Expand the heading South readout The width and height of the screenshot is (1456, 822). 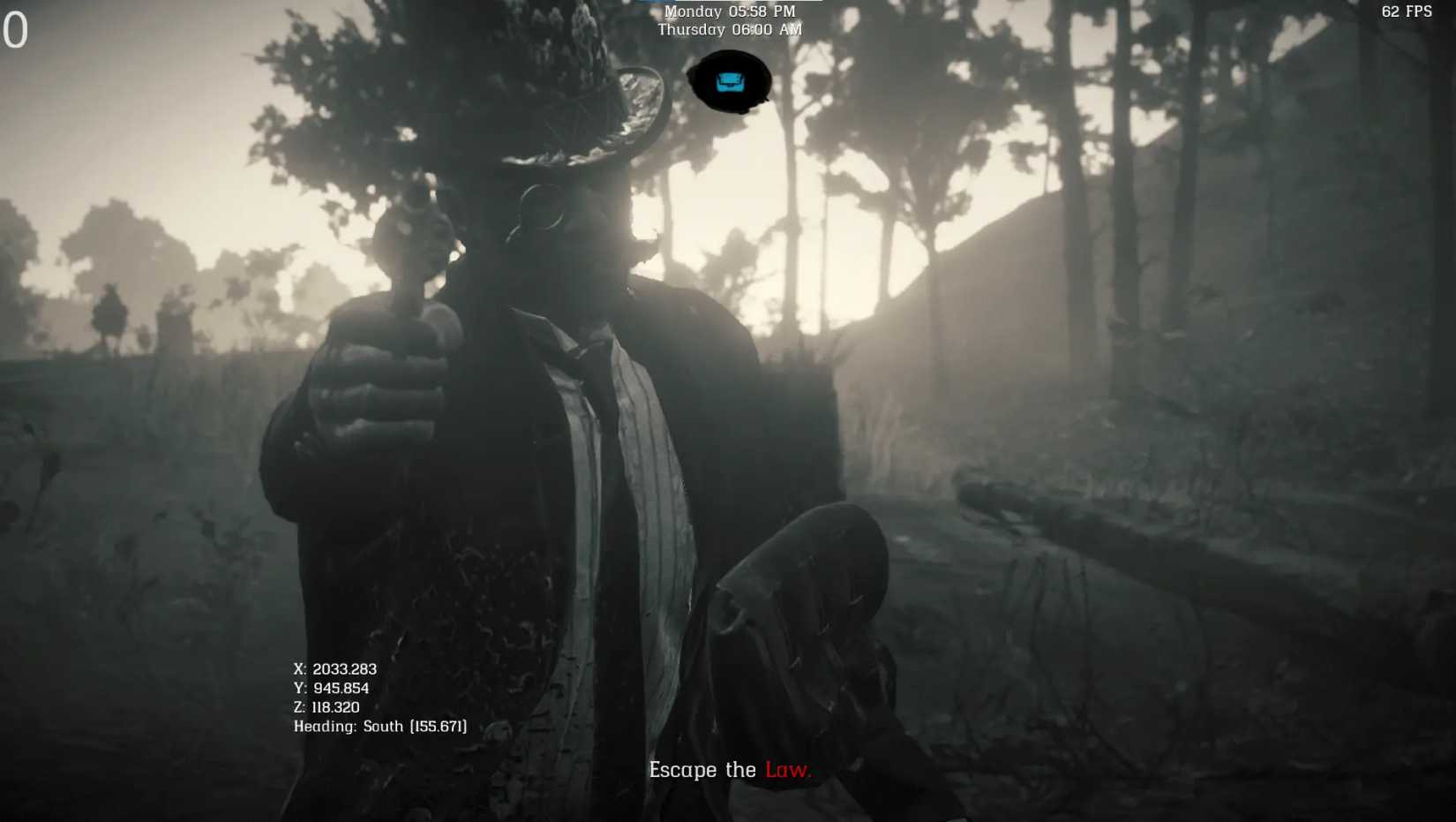coord(380,726)
